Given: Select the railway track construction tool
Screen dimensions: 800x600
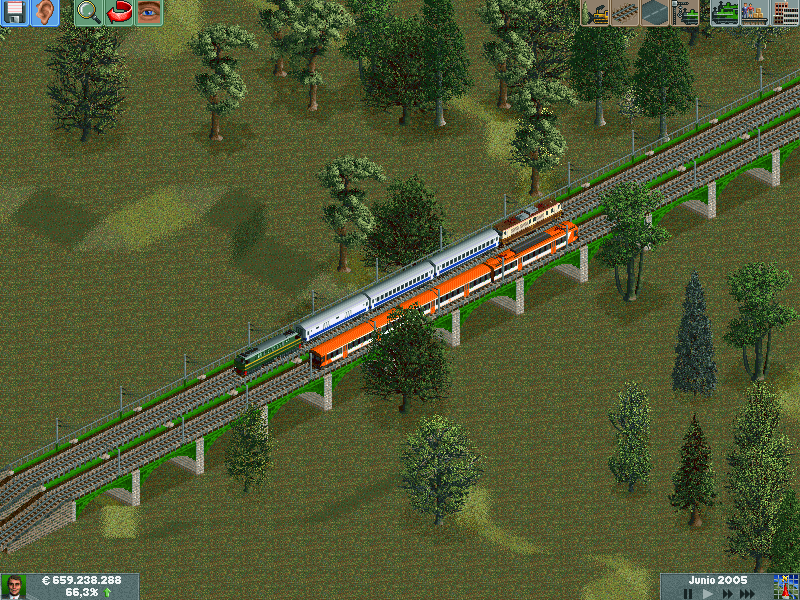Looking at the screenshot, I should 626,13.
